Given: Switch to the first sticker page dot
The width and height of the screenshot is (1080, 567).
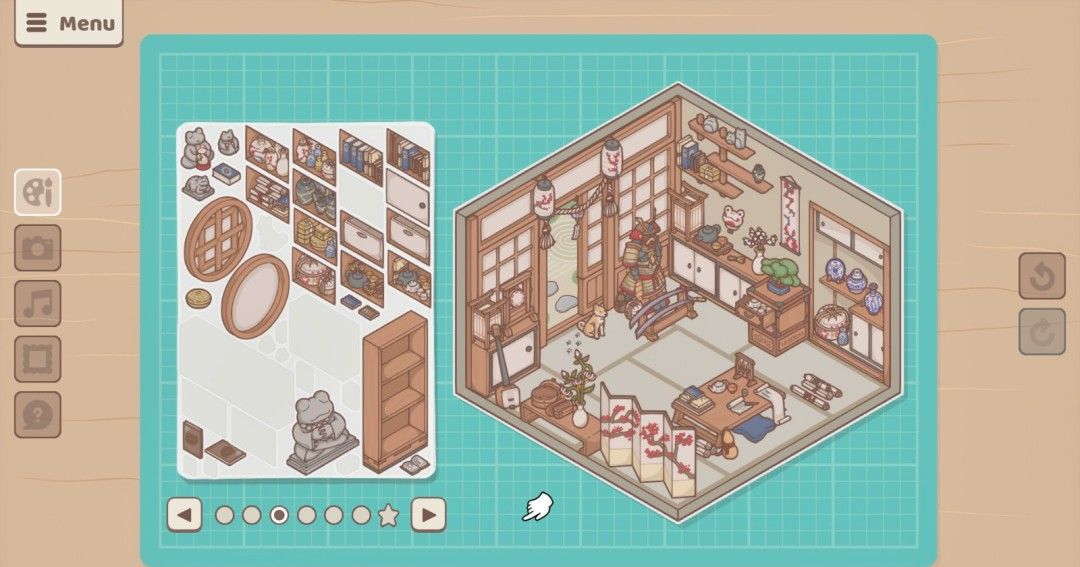Looking at the screenshot, I should tap(225, 515).
